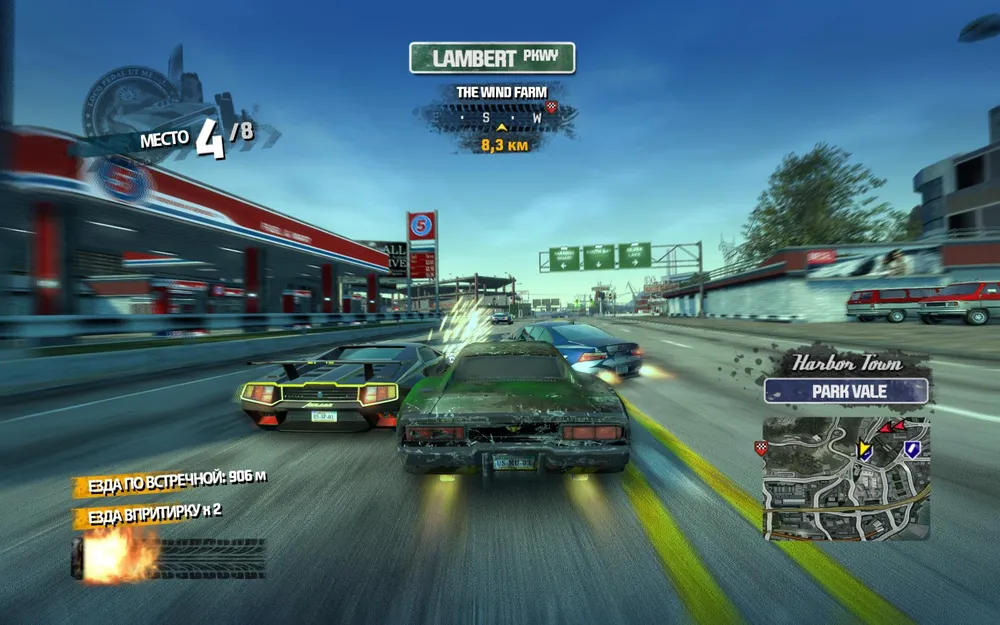Viewport: 1000px width, 625px height.
Task: Click the Park Vale street sign
Action: 846,390
